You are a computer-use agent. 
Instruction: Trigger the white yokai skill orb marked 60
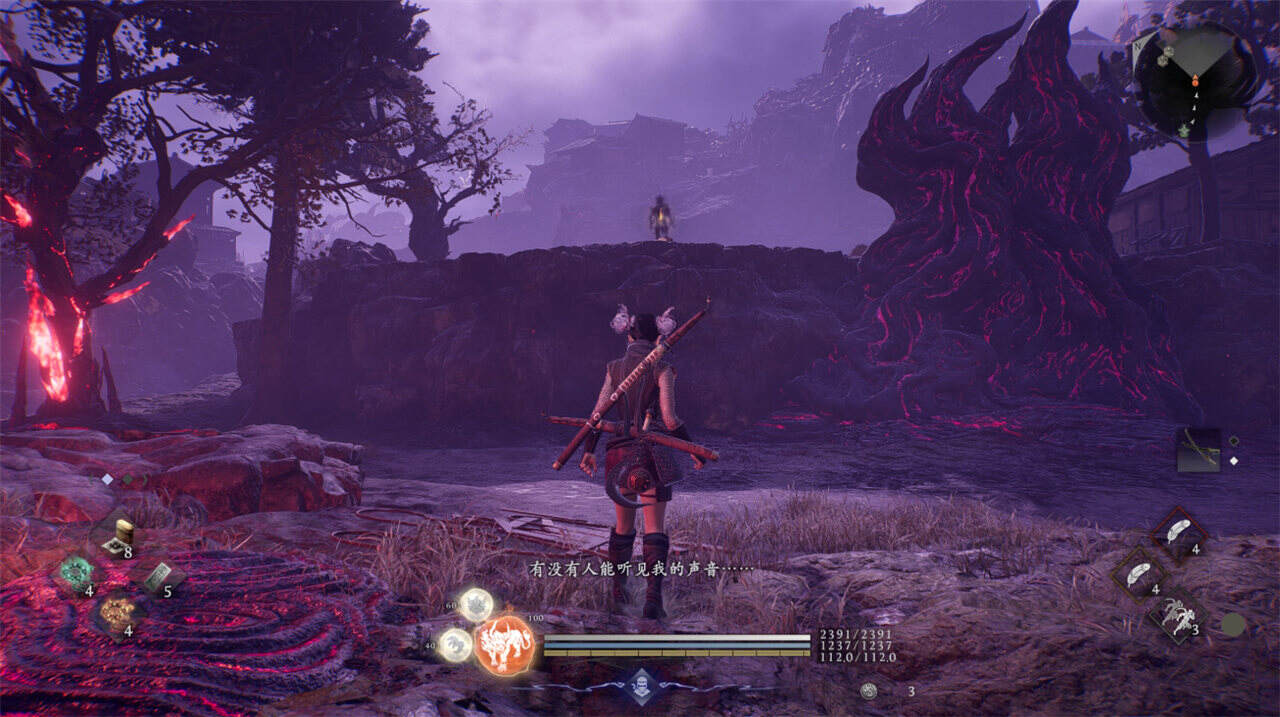pos(476,603)
